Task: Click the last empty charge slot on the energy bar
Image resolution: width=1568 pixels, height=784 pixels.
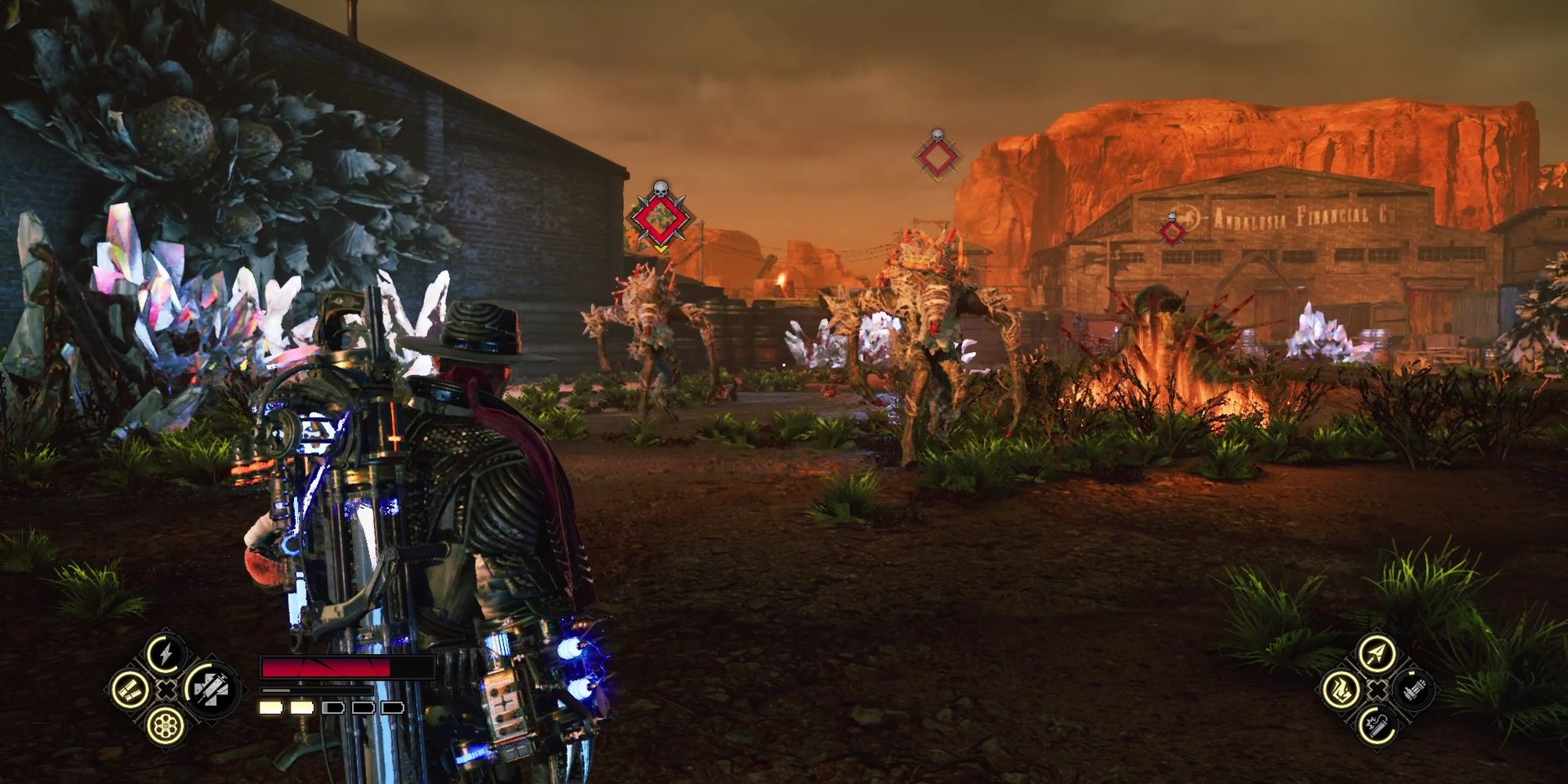Action: click(392, 709)
